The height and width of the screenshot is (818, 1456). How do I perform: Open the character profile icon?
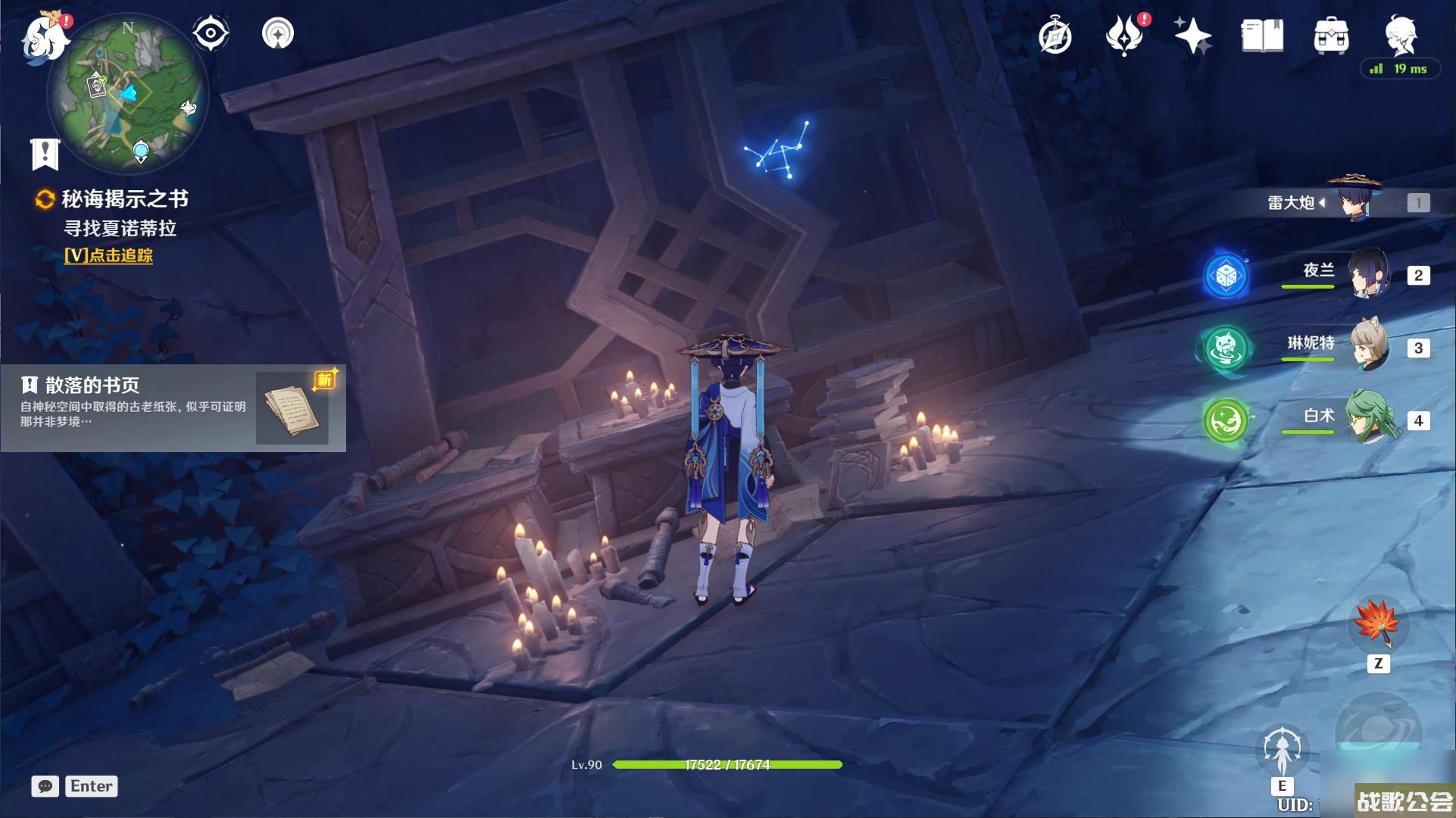coord(1400,34)
